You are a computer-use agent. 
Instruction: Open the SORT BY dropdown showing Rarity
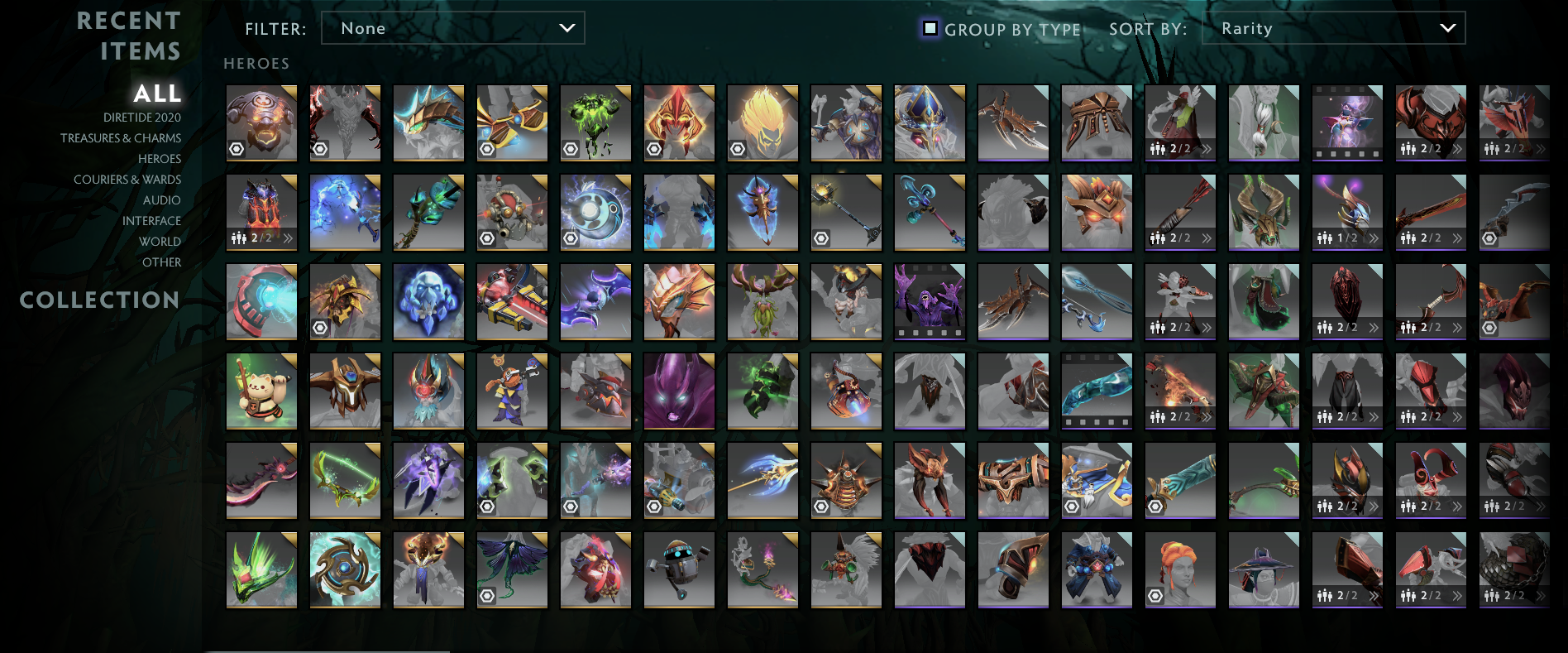[x=1333, y=27]
